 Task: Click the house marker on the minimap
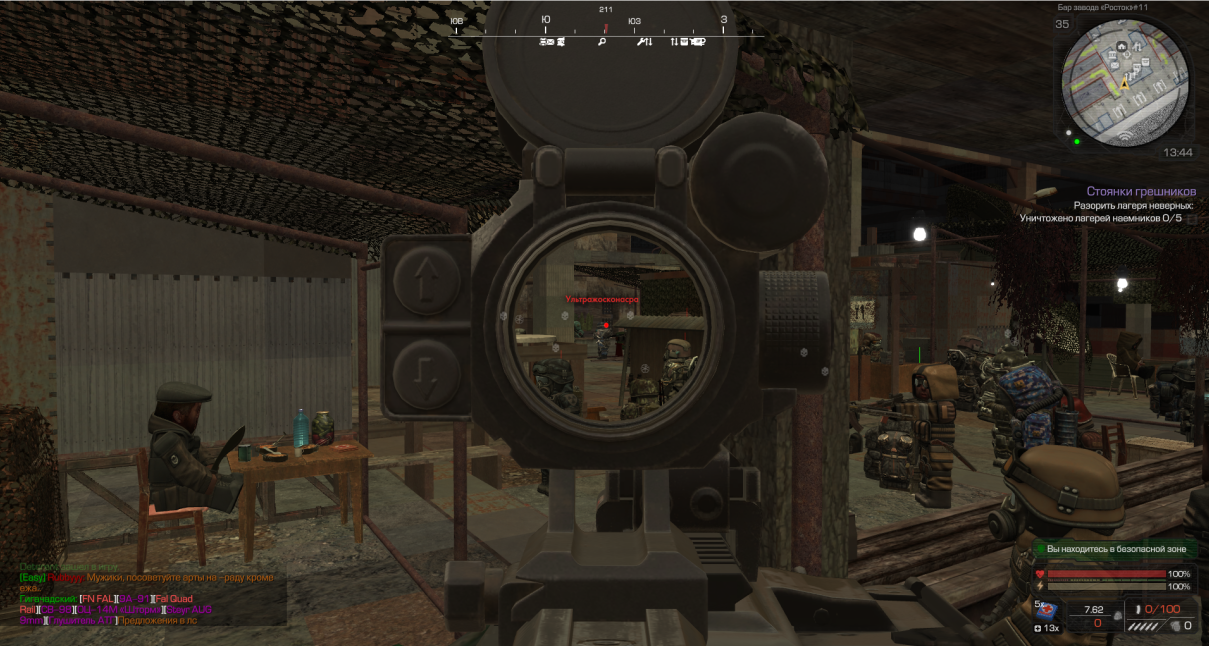point(1122,47)
